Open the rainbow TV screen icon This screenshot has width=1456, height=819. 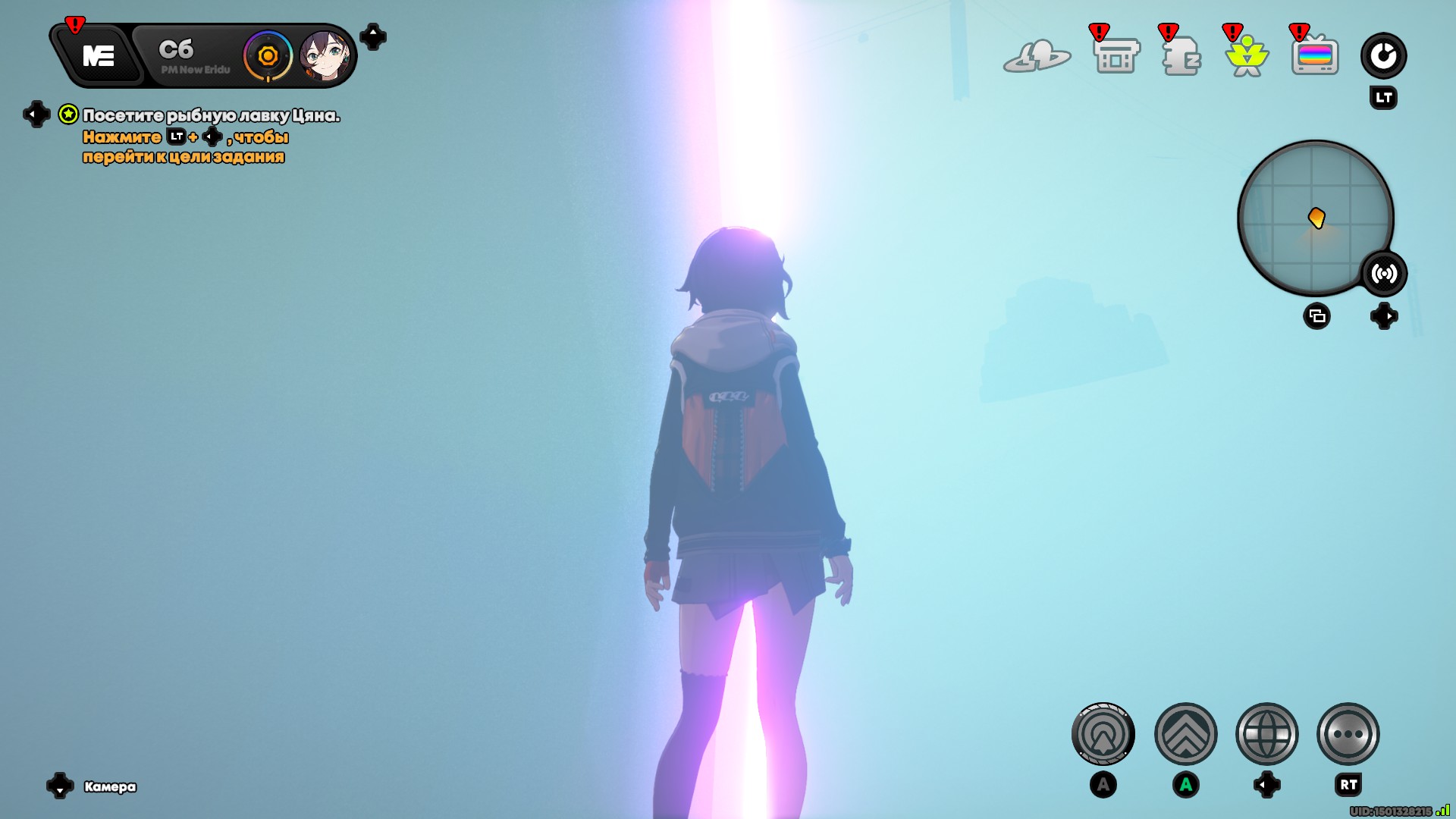[1315, 56]
